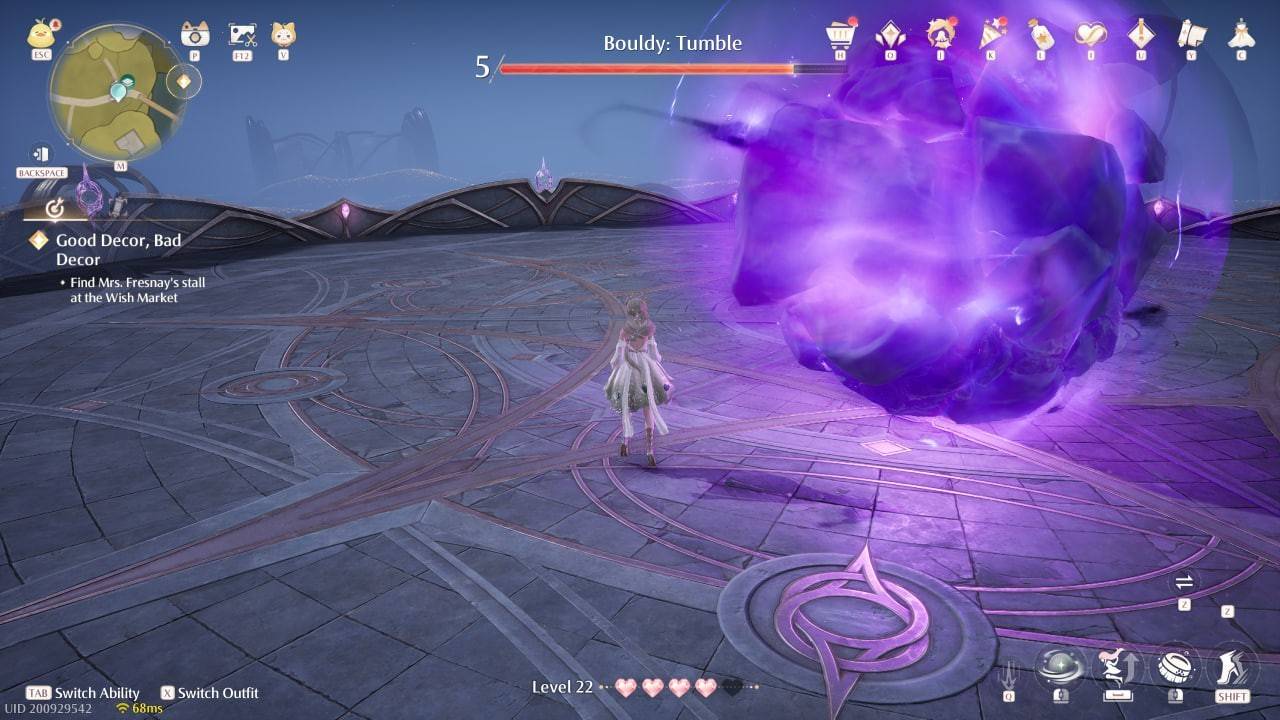This screenshot has width=1280, height=720.
Task: Select the wardrobe dress icon
Action: (1241, 32)
